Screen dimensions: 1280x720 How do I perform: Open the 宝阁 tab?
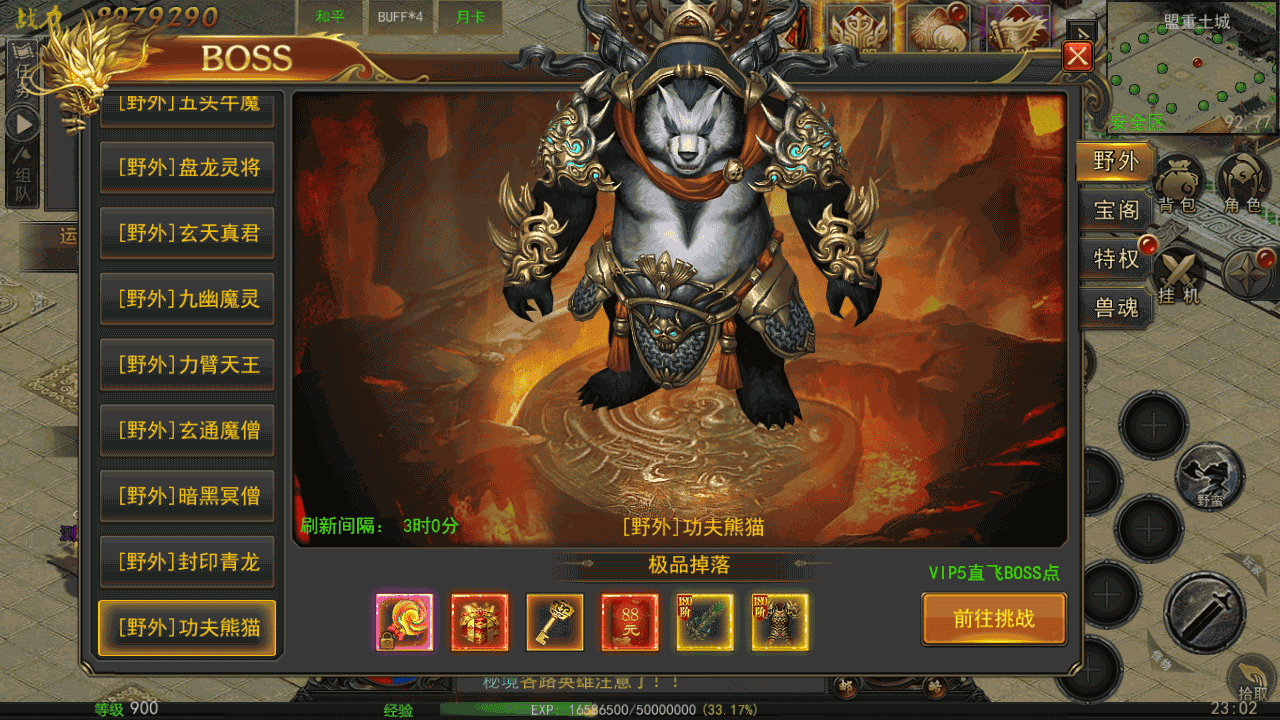coord(1115,210)
